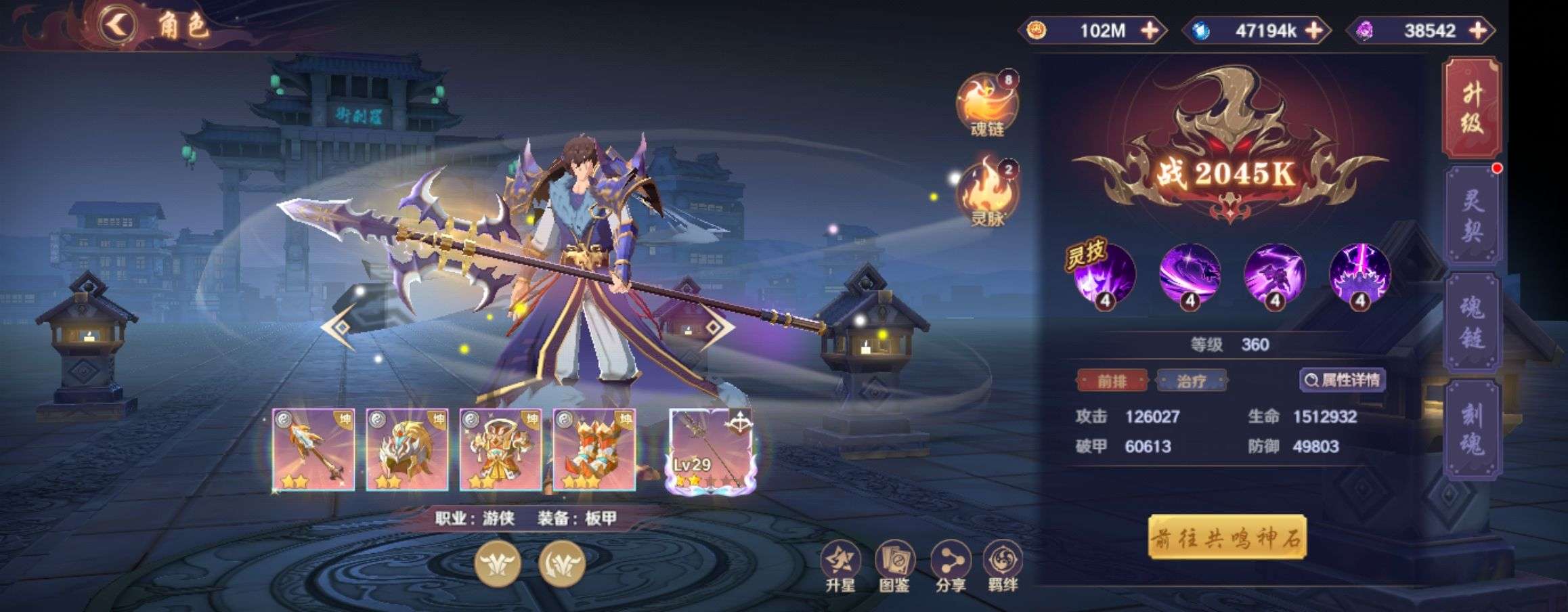Viewport: 1568px width, 612px height.
Task: Add more purple gems with the plus
Action: (1479, 30)
